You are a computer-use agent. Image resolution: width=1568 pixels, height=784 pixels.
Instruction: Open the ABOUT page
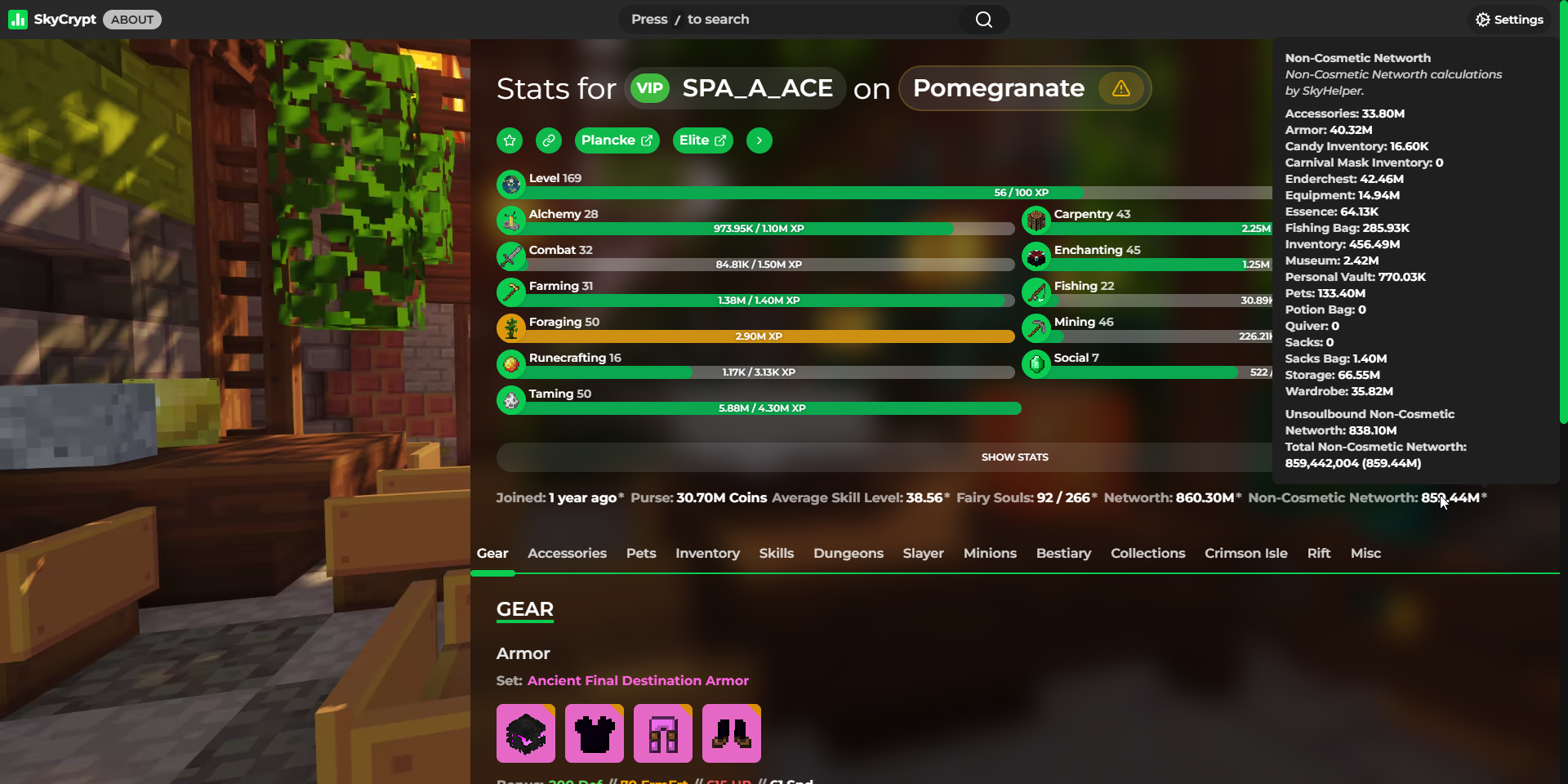coord(132,20)
